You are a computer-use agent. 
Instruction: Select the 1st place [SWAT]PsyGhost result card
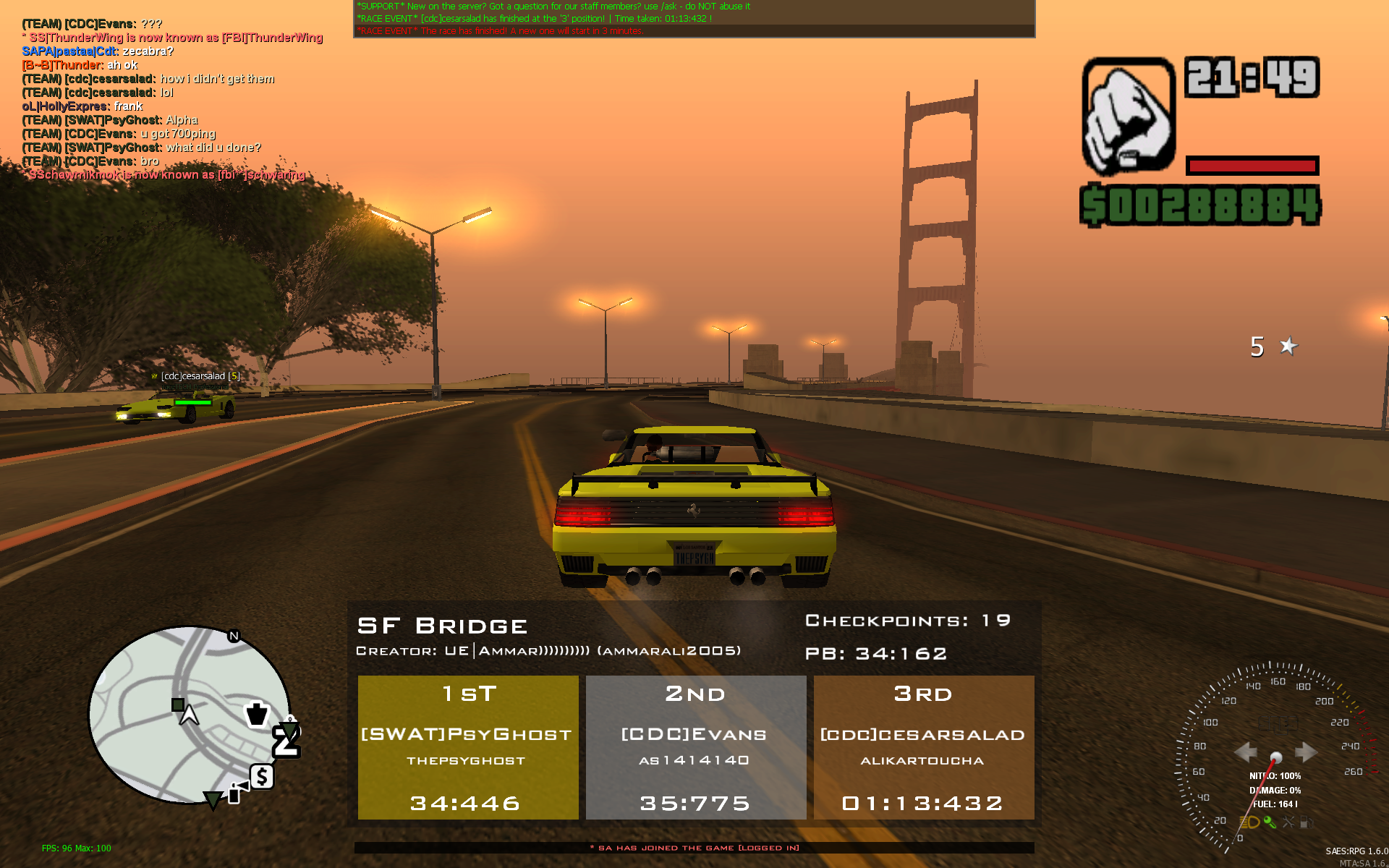click(468, 746)
